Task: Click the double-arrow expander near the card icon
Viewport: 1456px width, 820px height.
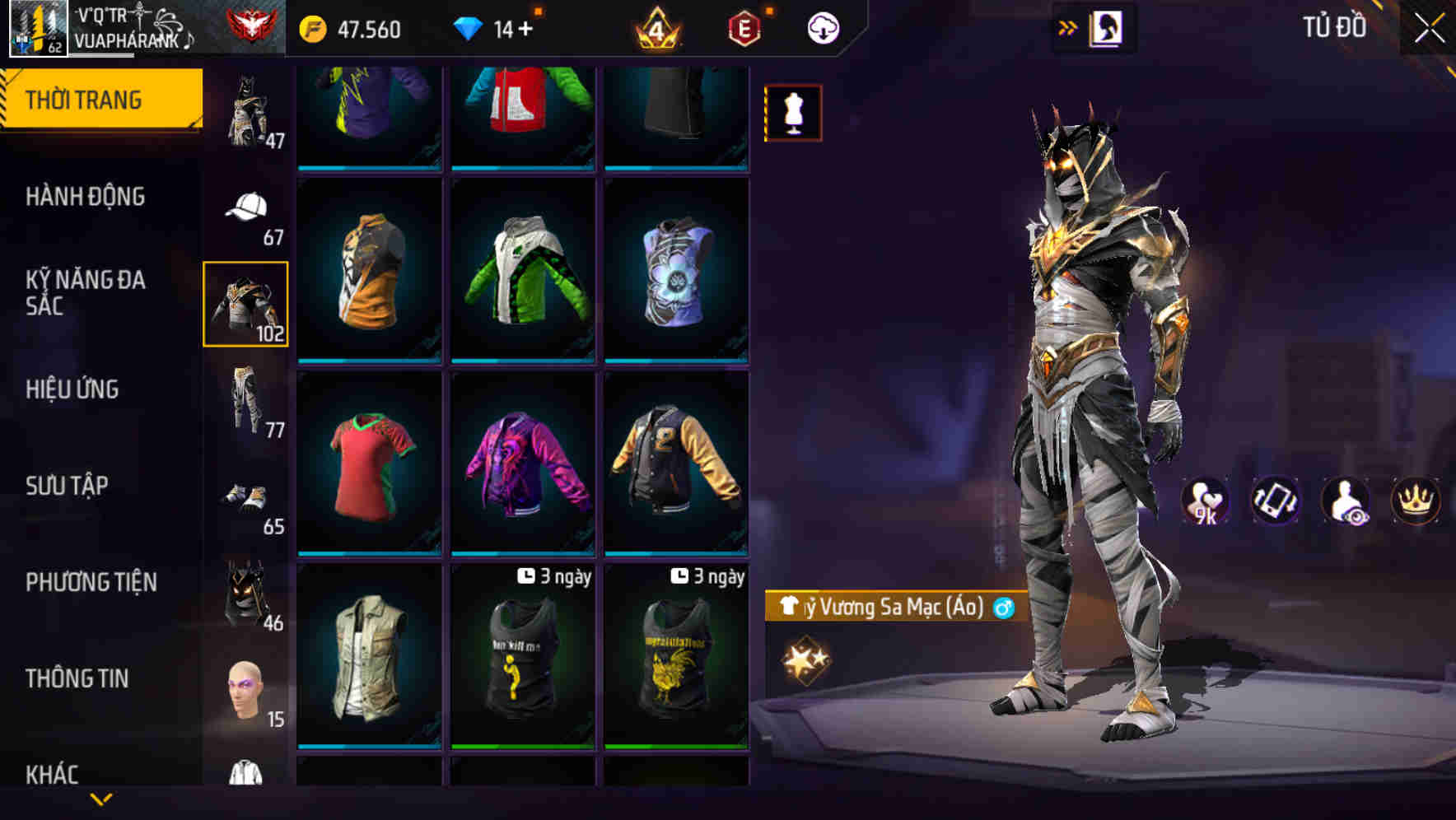Action: (x=1066, y=26)
